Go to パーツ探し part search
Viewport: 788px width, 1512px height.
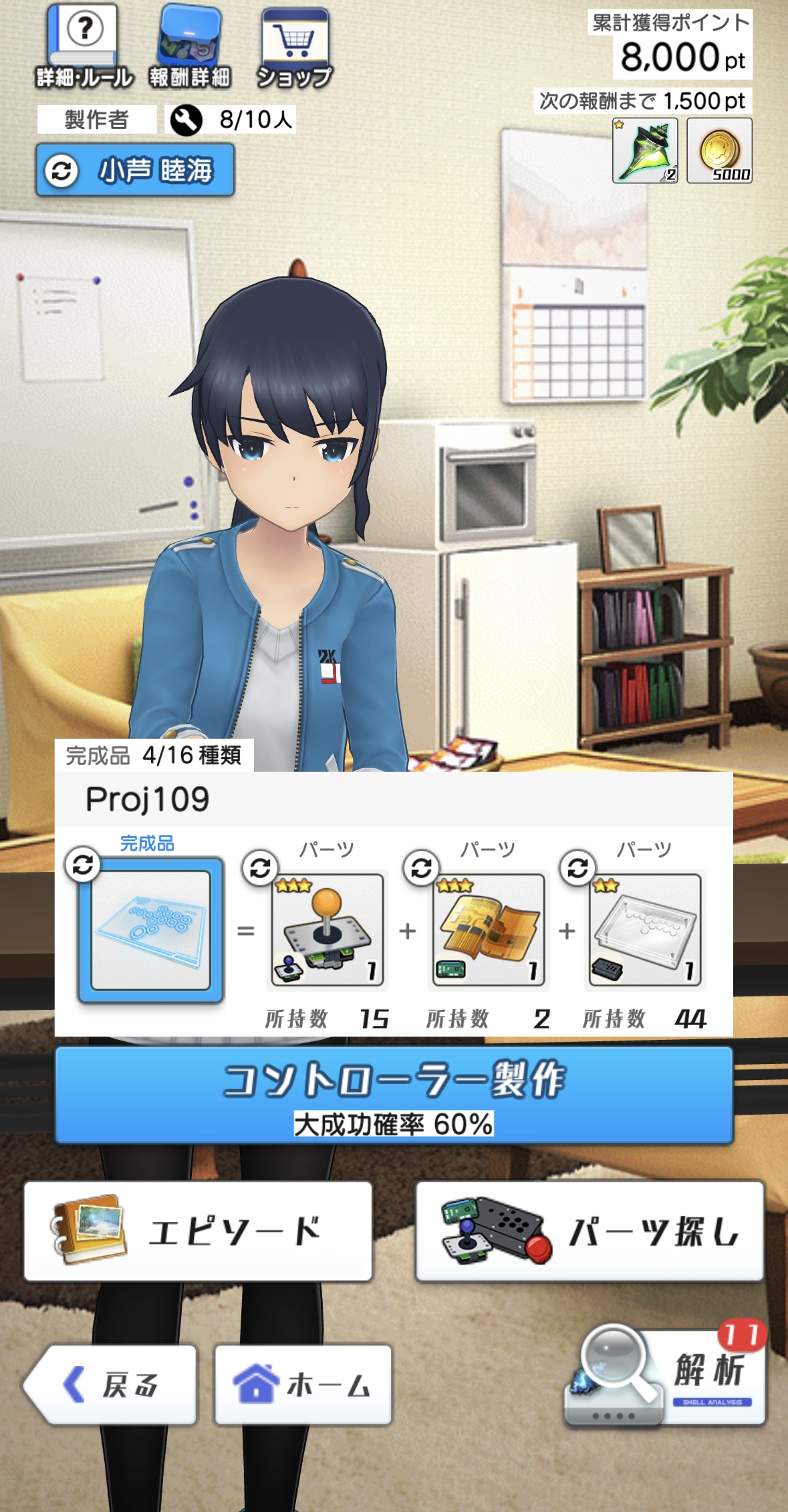point(589,1231)
